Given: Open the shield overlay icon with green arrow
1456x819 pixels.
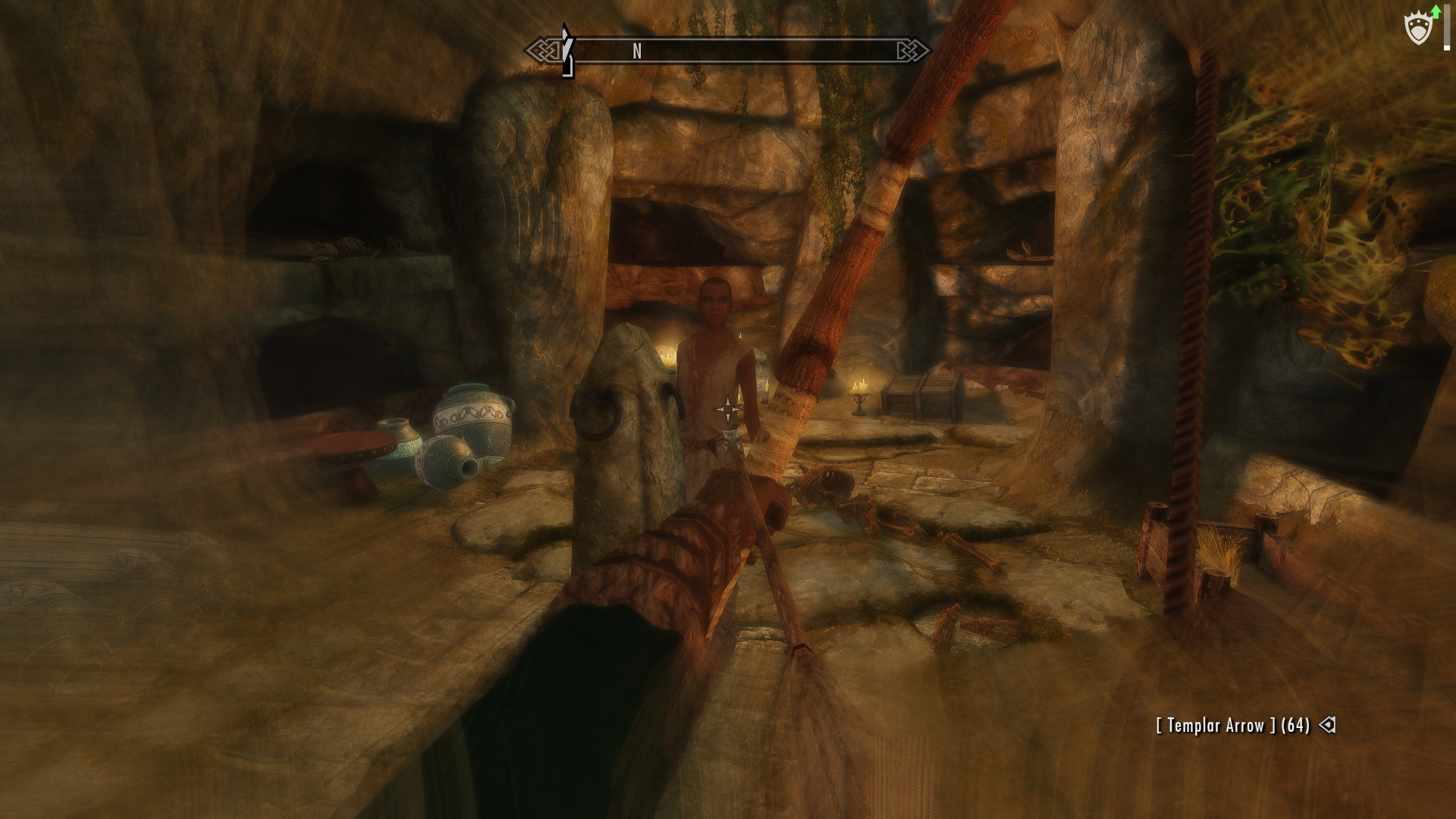Looking at the screenshot, I should pyautogui.click(x=1419, y=28).
